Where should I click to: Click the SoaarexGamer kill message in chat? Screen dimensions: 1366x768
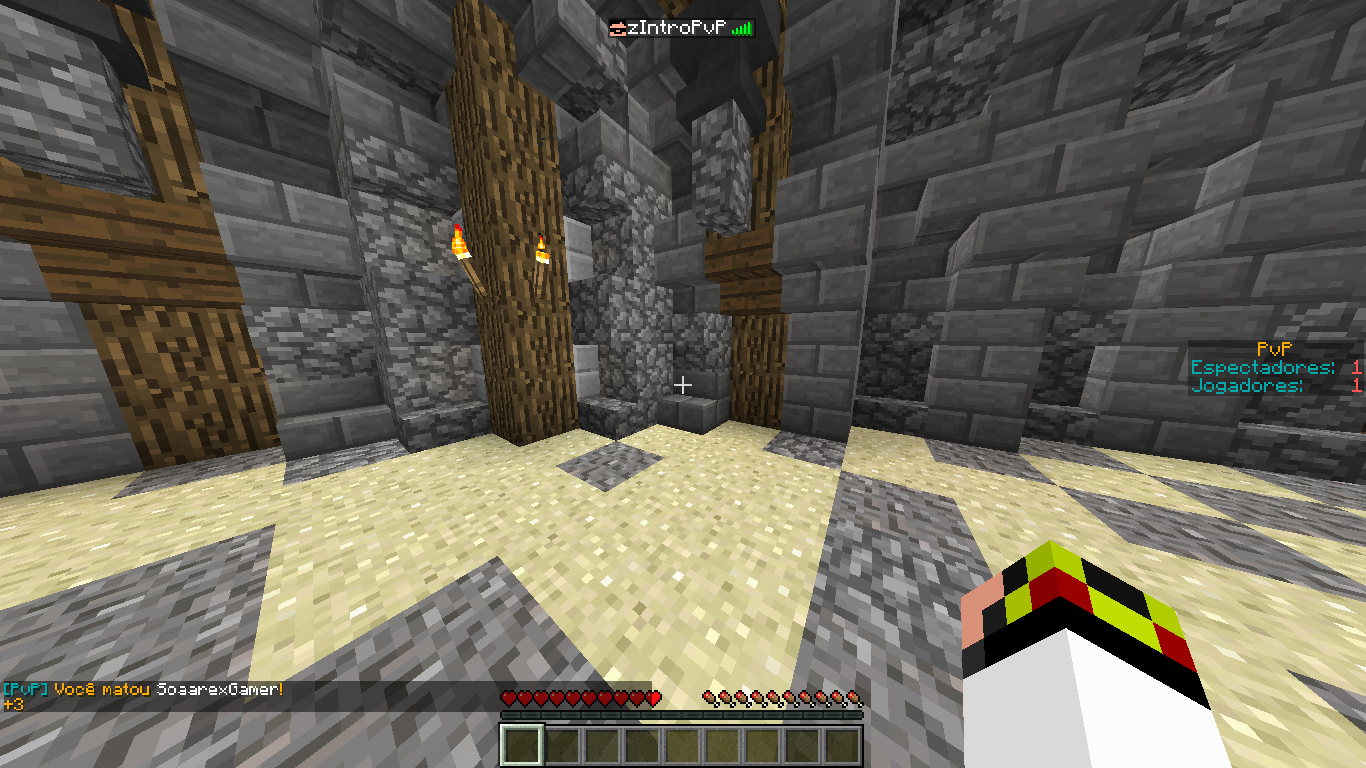click(x=143, y=690)
